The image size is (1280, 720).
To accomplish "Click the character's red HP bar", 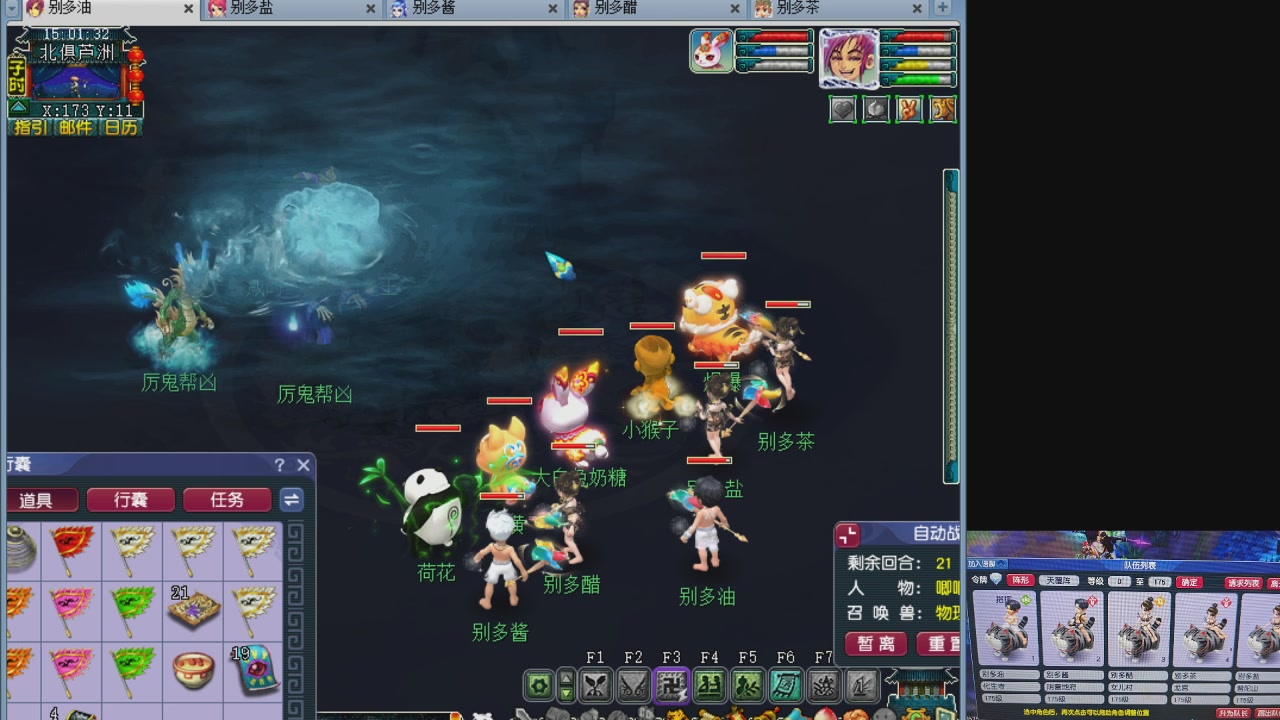I will tap(918, 35).
